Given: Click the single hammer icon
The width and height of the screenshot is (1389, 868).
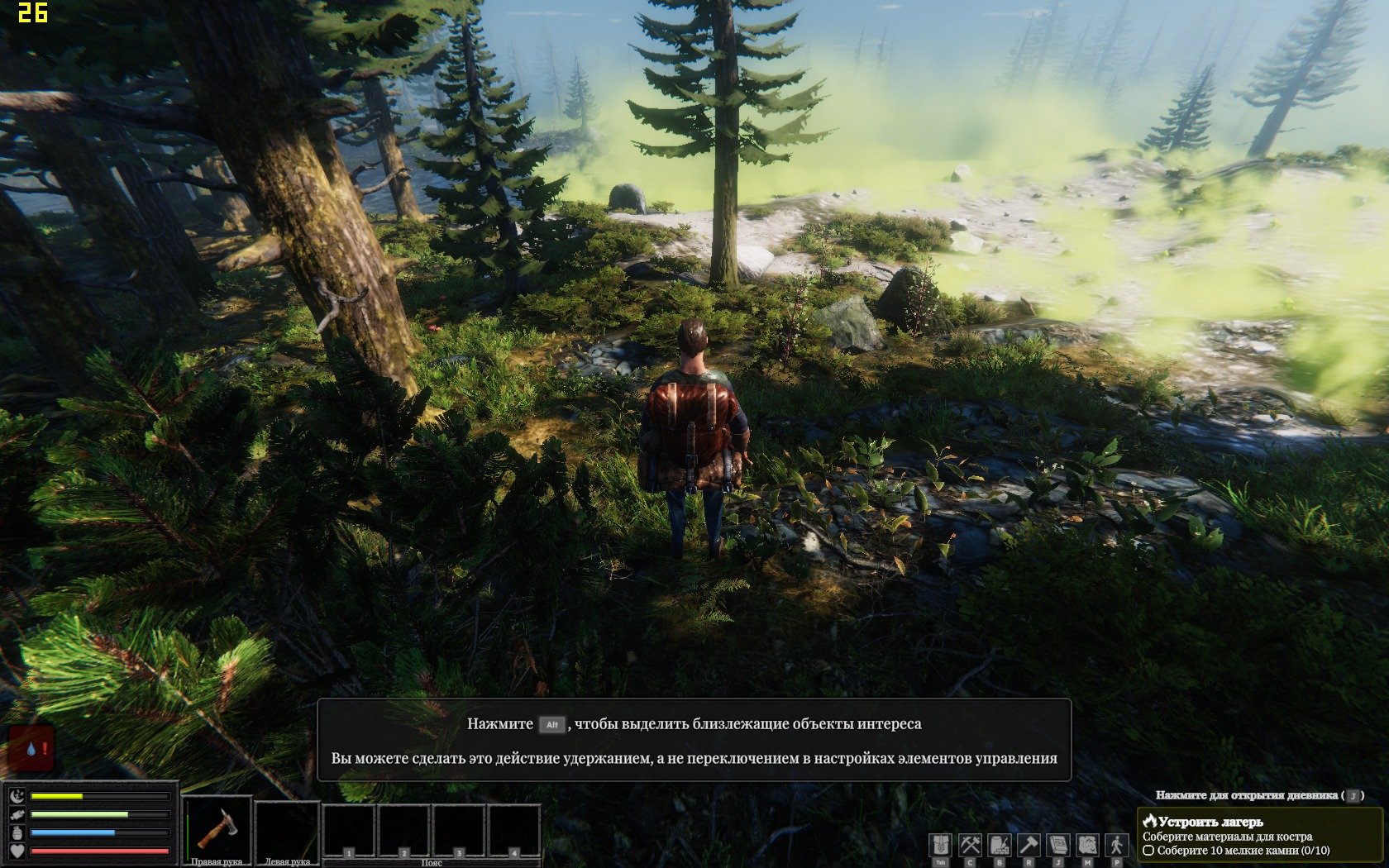Looking at the screenshot, I should click(1029, 845).
